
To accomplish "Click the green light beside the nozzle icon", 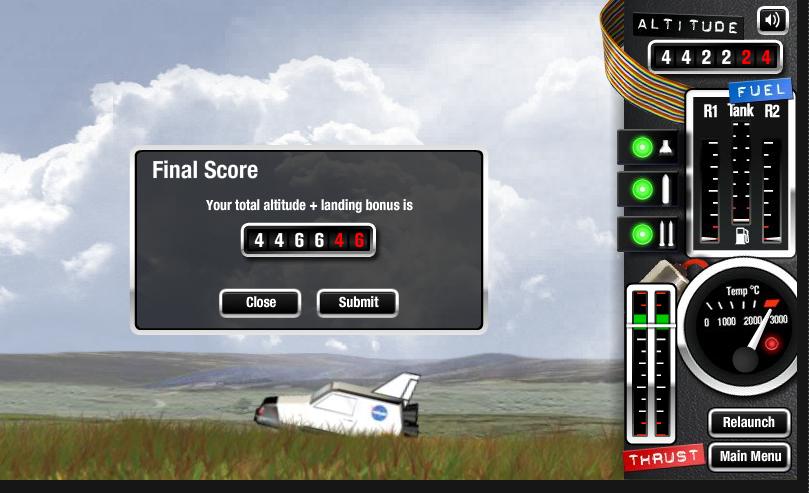I will [642, 148].
